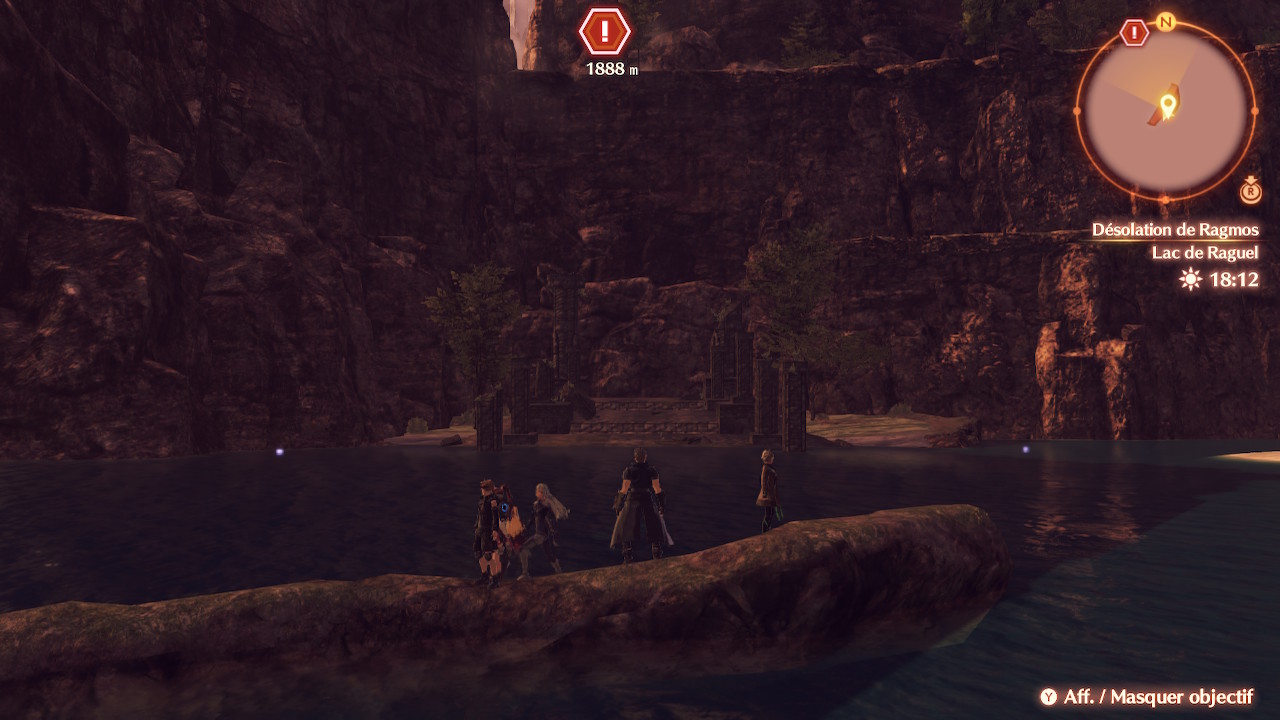This screenshot has width=1280, height=720.
Task: Click the quest marker on the minimap's edge
Action: click(x=1134, y=33)
